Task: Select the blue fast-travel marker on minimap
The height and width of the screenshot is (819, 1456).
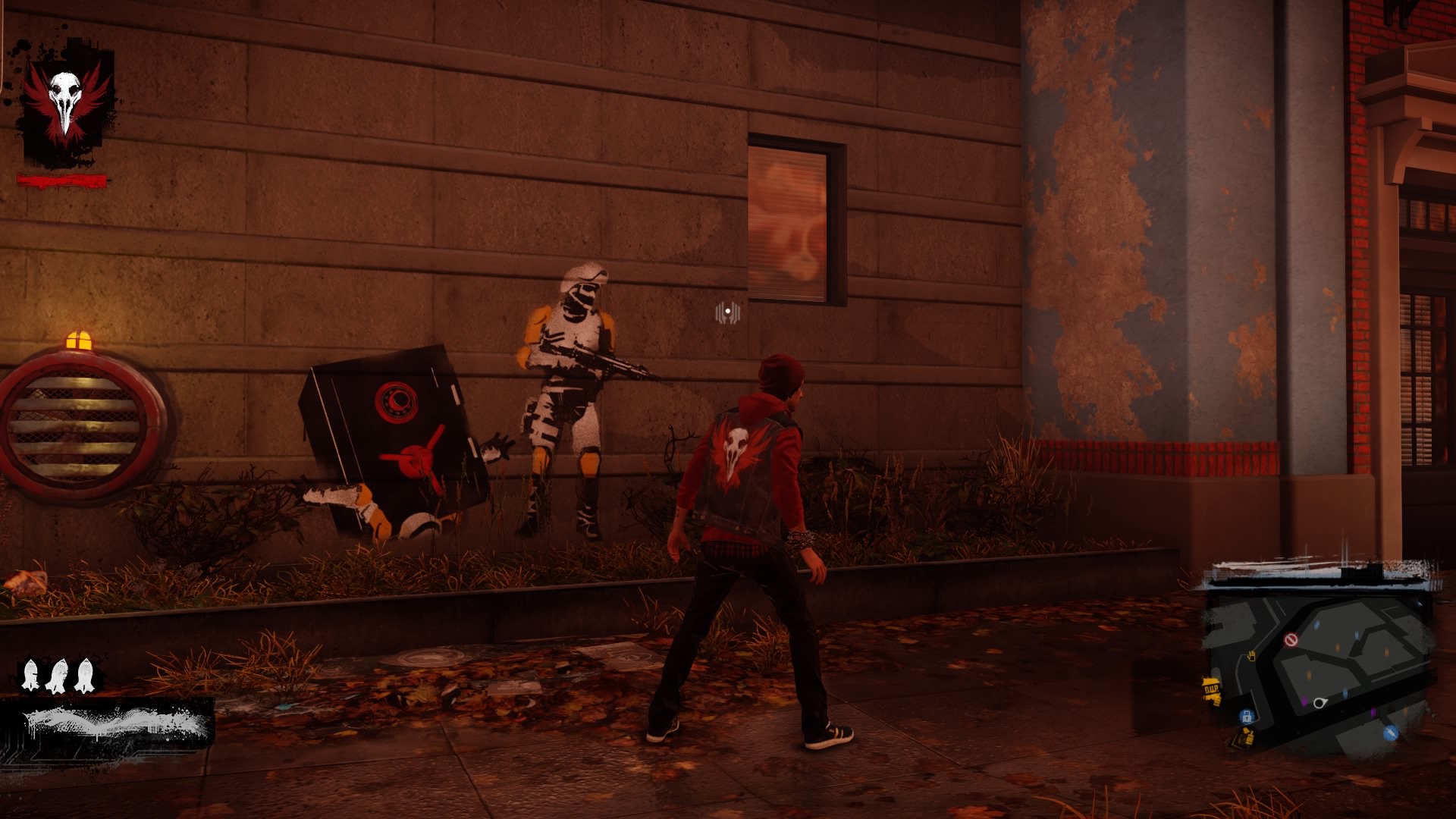Action: coord(1390,733)
